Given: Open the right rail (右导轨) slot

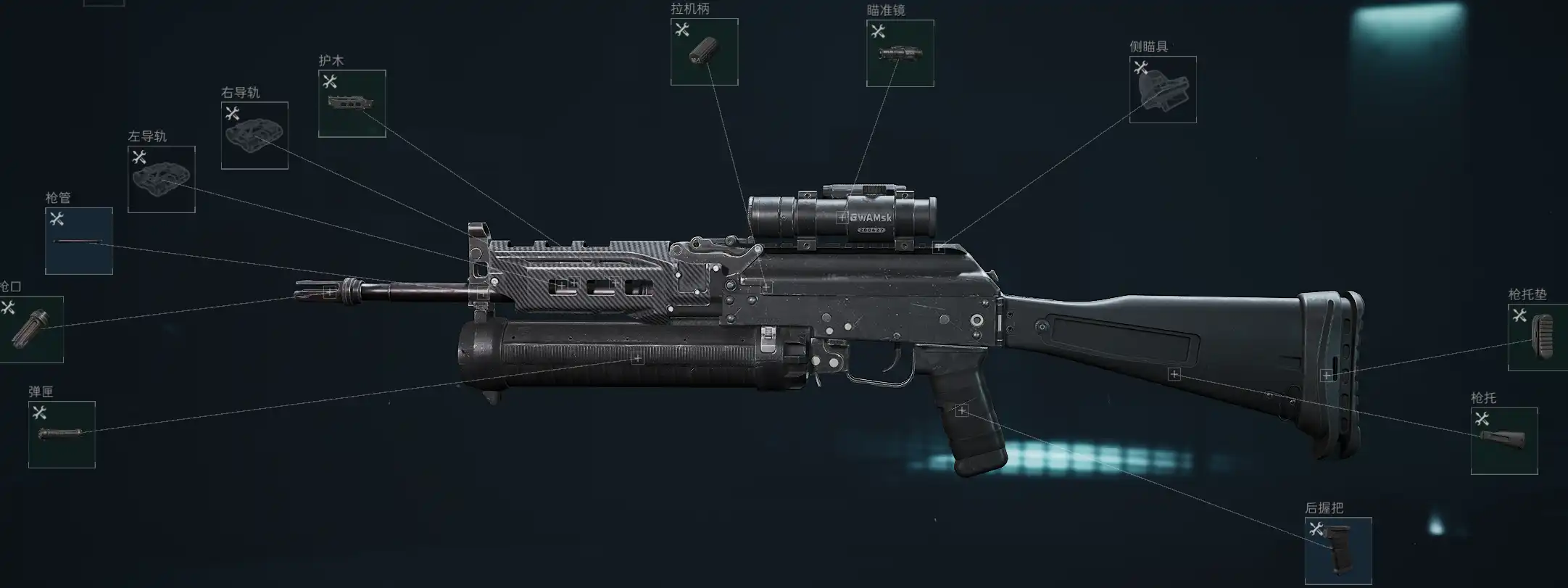Looking at the screenshot, I should pos(254,136).
